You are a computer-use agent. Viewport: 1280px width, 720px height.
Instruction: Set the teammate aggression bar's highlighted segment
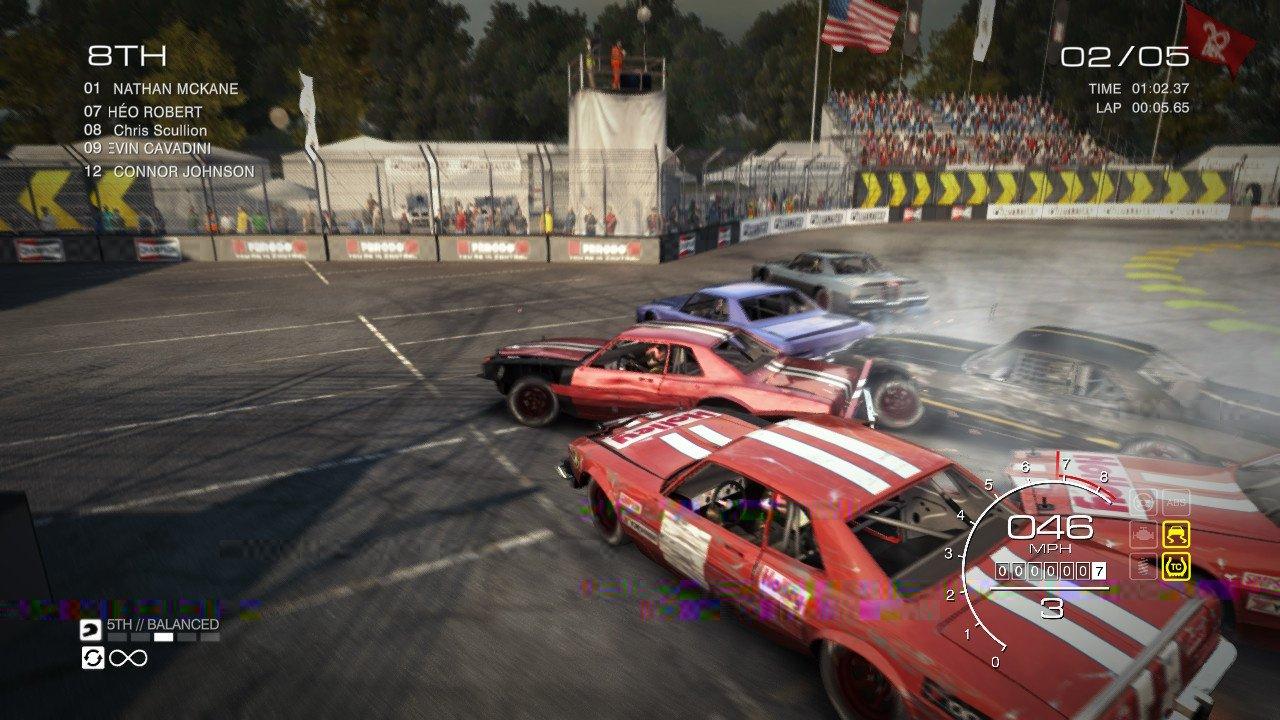coord(163,637)
